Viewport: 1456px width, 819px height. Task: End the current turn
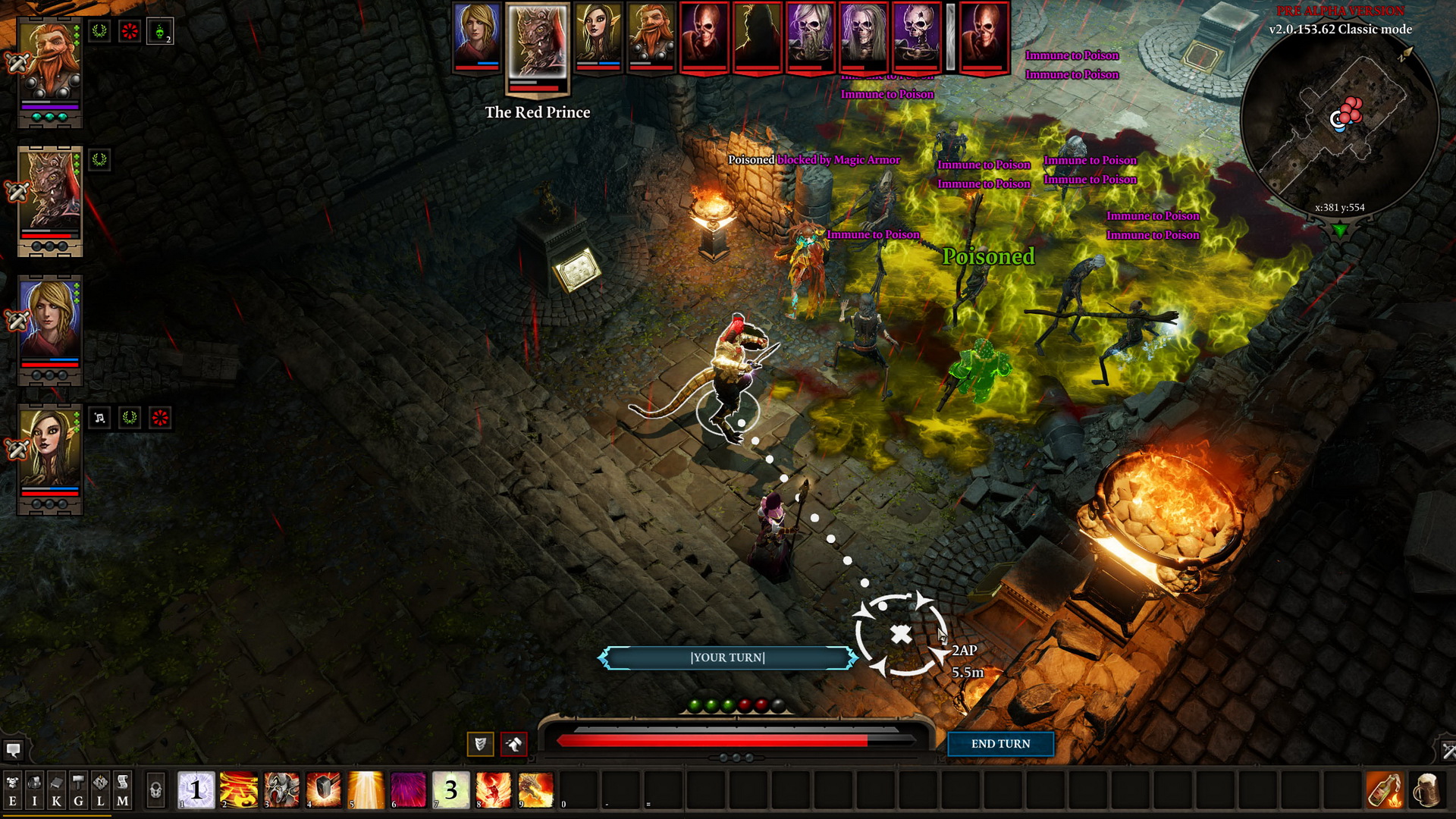[1000, 744]
